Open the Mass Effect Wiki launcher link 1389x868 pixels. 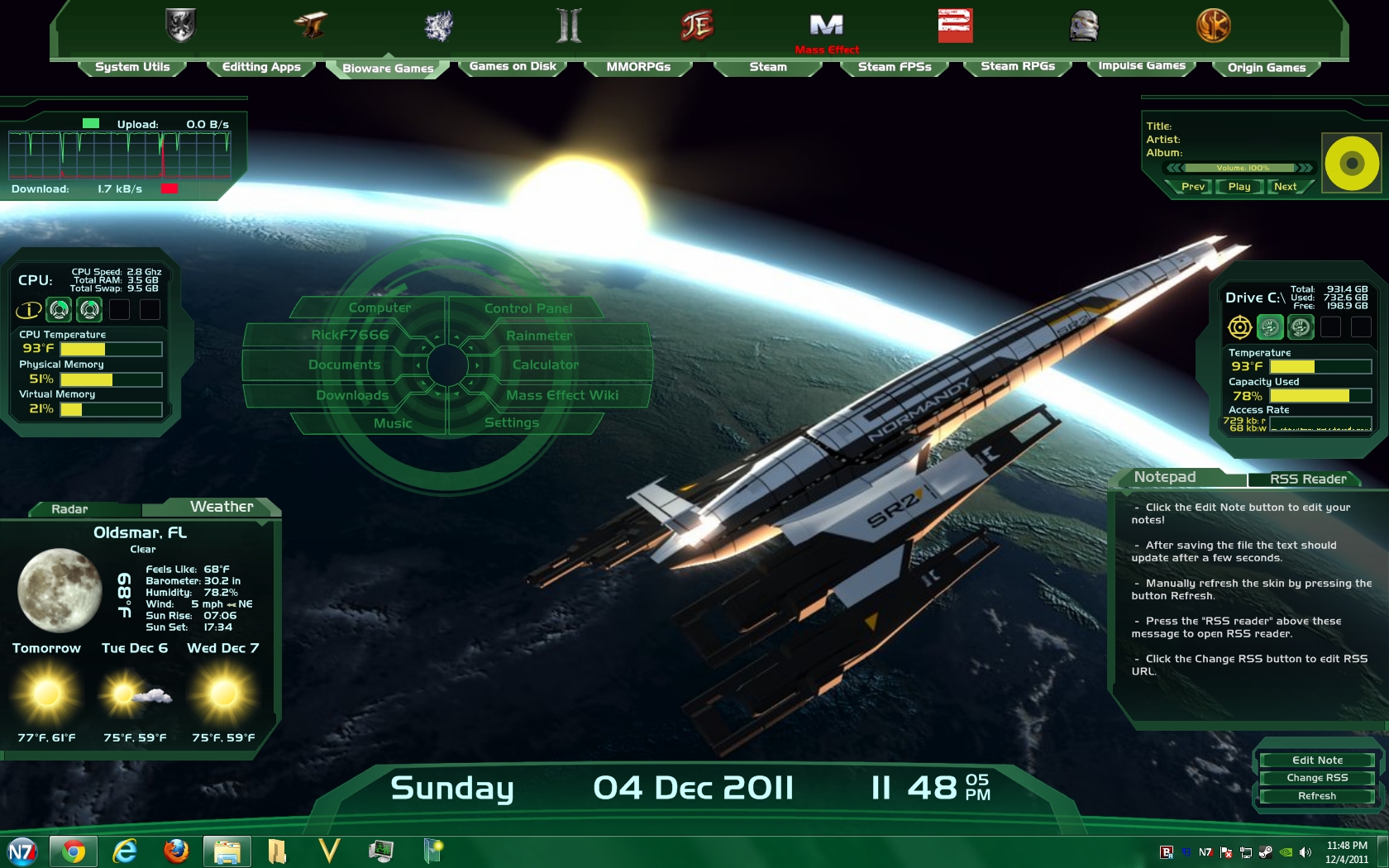pyautogui.click(x=561, y=395)
